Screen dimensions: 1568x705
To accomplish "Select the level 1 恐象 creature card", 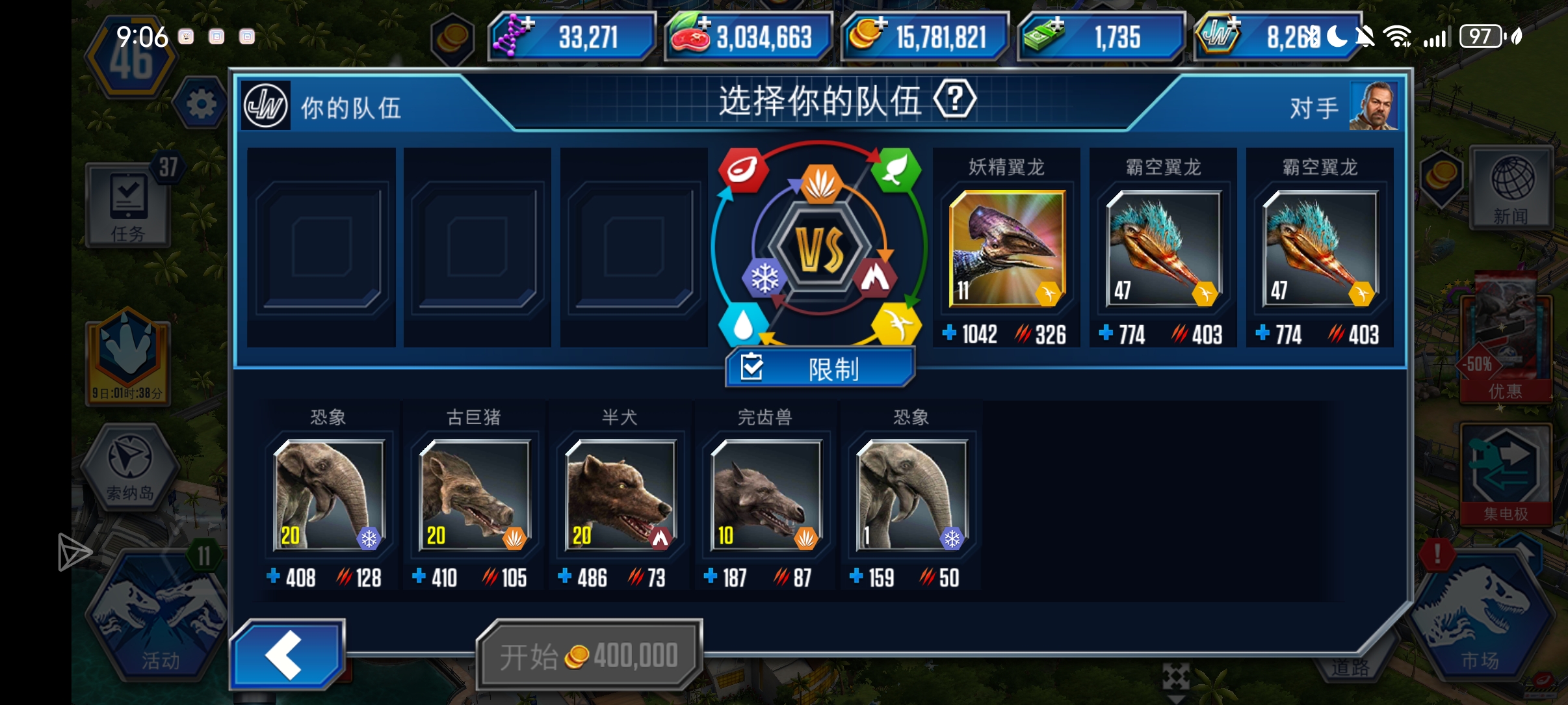I will pos(911,495).
